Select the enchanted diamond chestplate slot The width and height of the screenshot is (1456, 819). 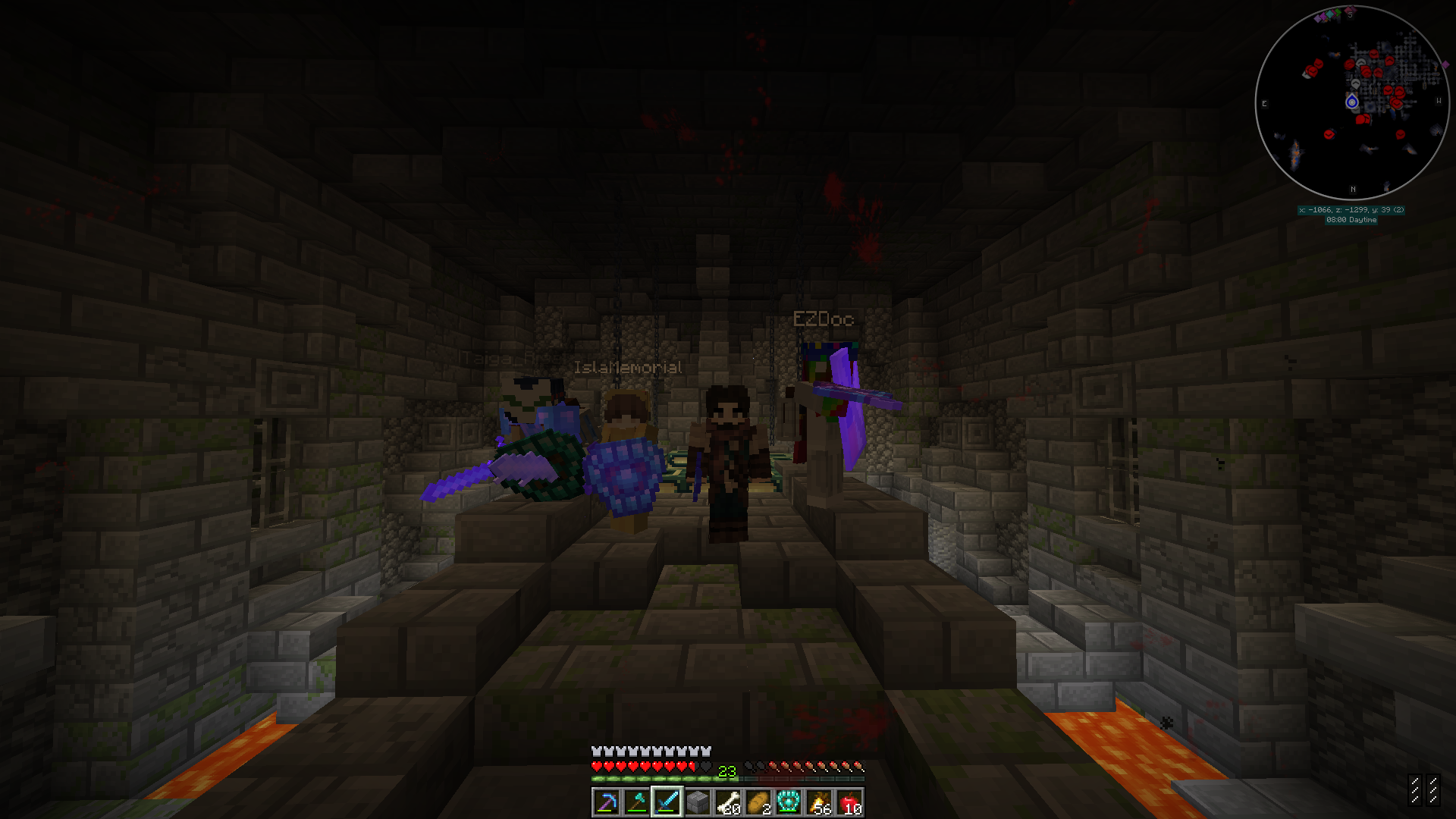[787, 799]
